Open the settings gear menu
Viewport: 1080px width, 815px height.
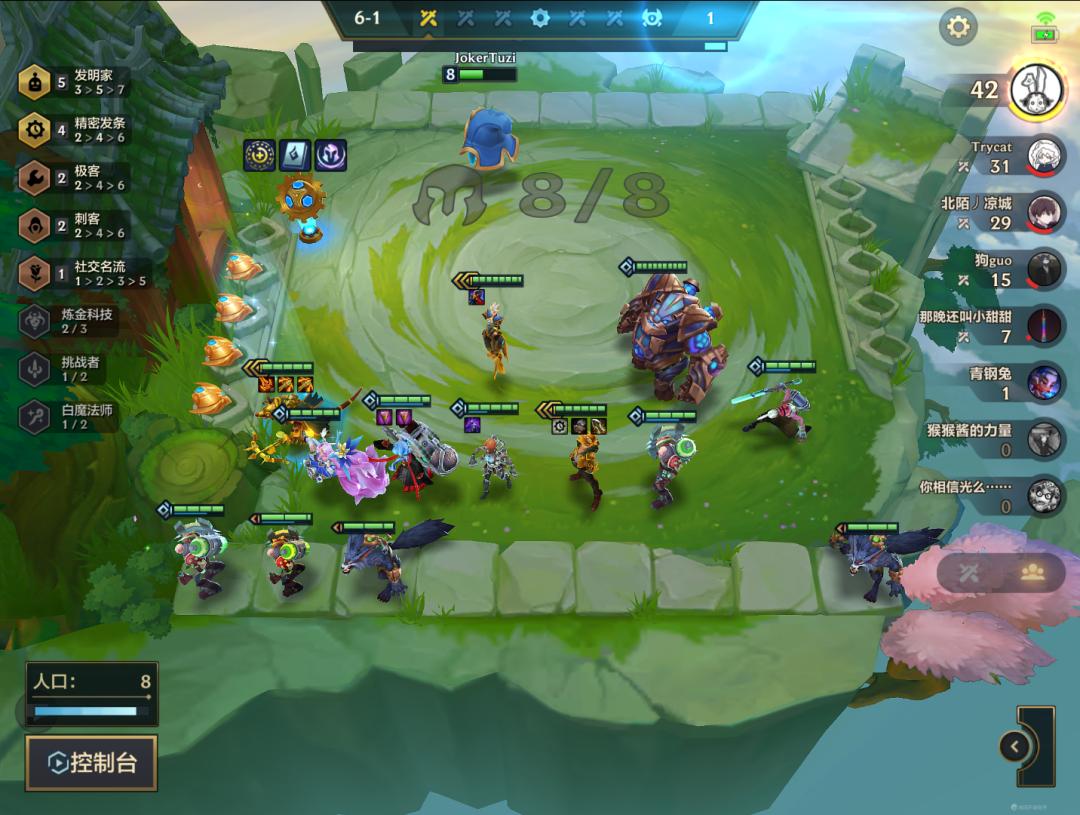[958, 27]
